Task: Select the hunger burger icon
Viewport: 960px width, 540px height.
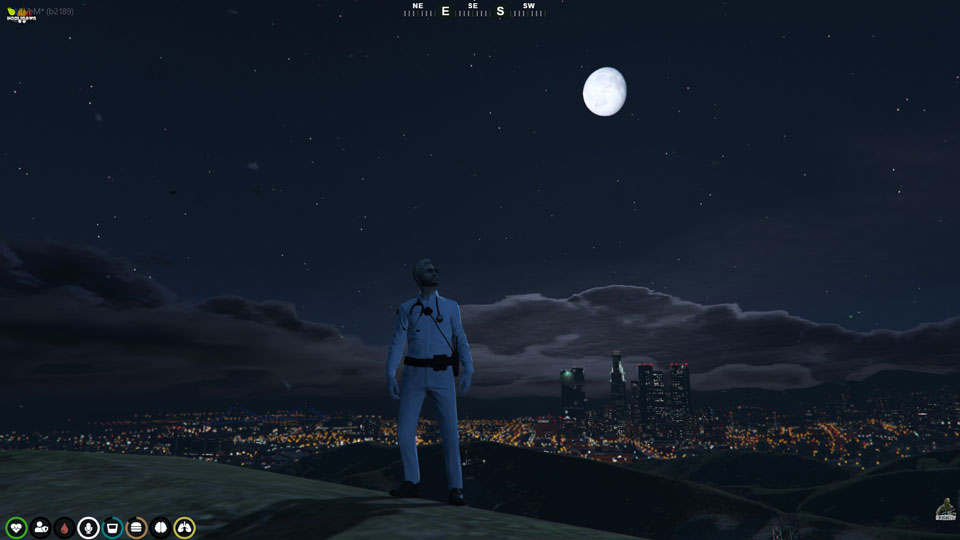Action: coord(136,527)
